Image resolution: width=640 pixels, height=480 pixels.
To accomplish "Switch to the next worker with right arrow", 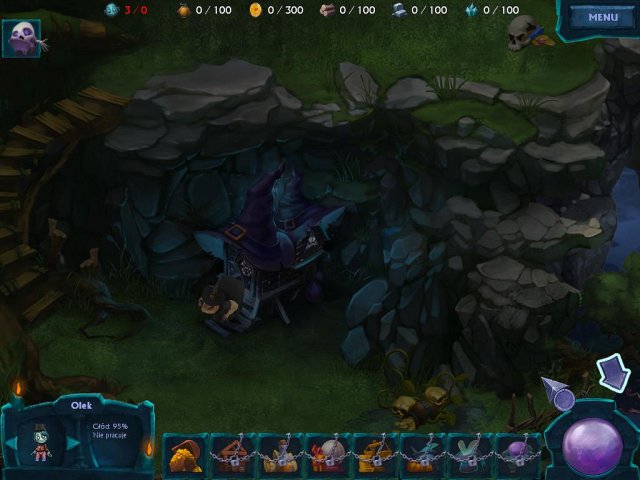I will tap(72, 443).
